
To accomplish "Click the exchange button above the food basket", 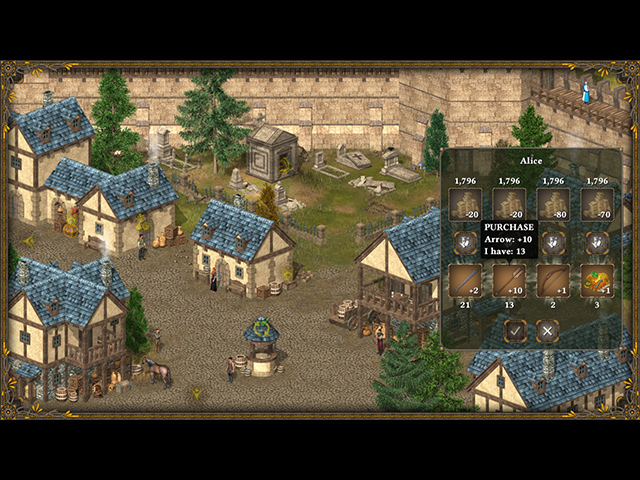I will click(x=597, y=242).
